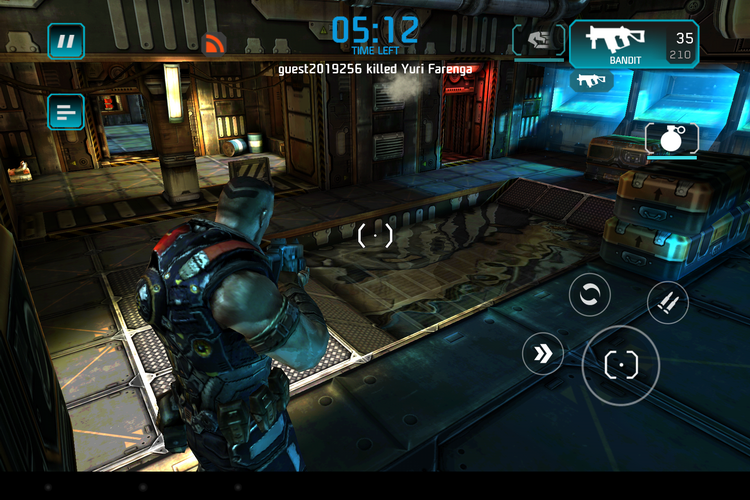Select the Bandit weapon panel

click(x=634, y=44)
